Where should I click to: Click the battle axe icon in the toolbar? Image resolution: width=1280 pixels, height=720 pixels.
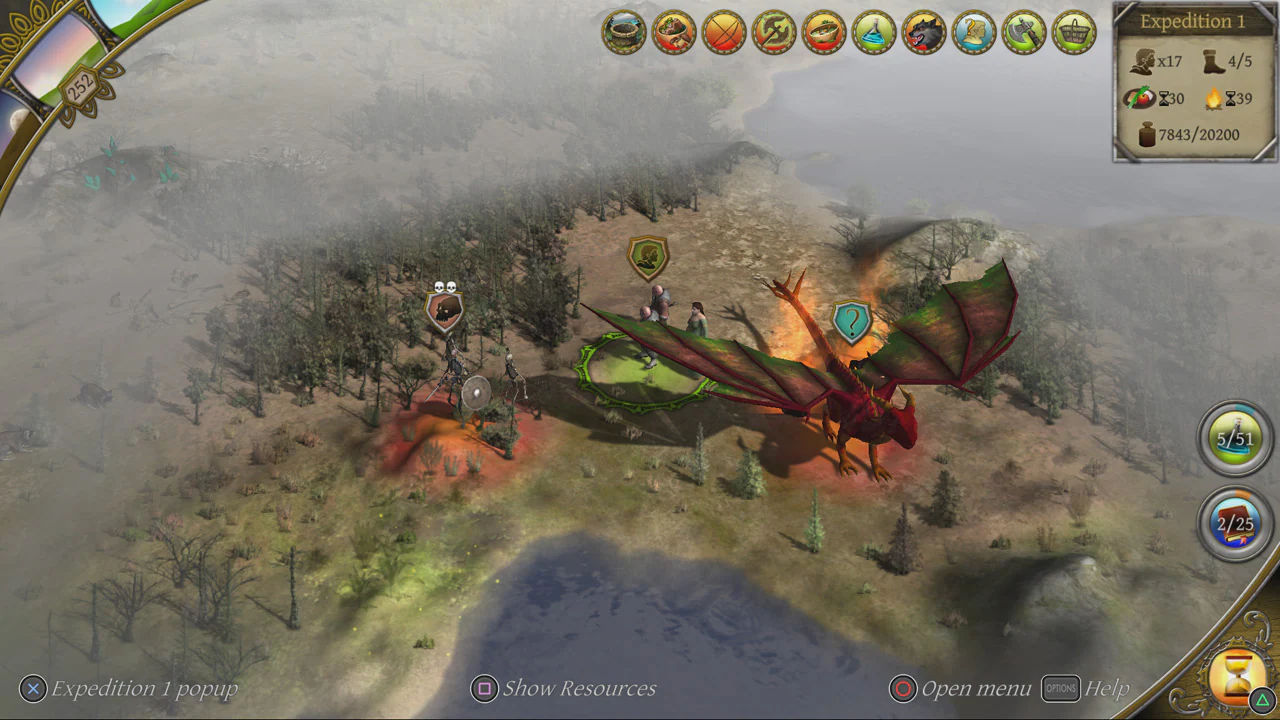[1025, 32]
